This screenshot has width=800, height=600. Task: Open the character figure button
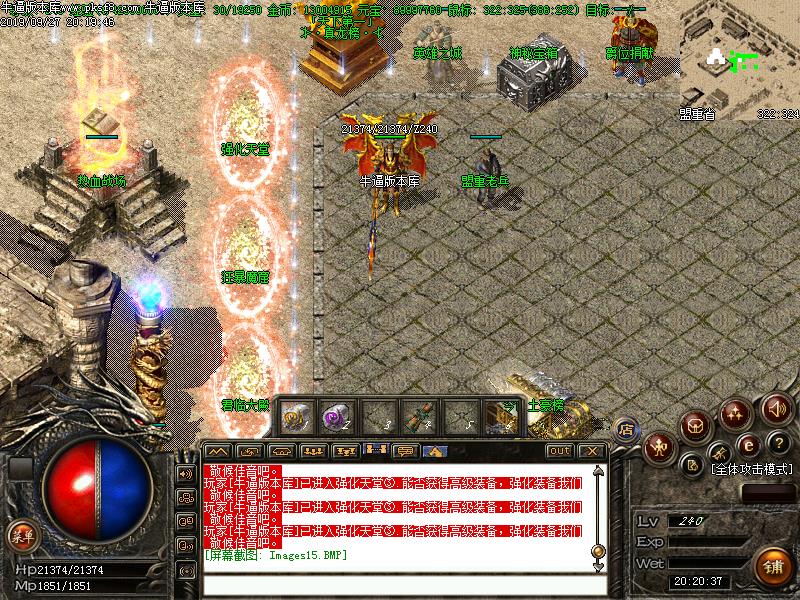coord(659,447)
